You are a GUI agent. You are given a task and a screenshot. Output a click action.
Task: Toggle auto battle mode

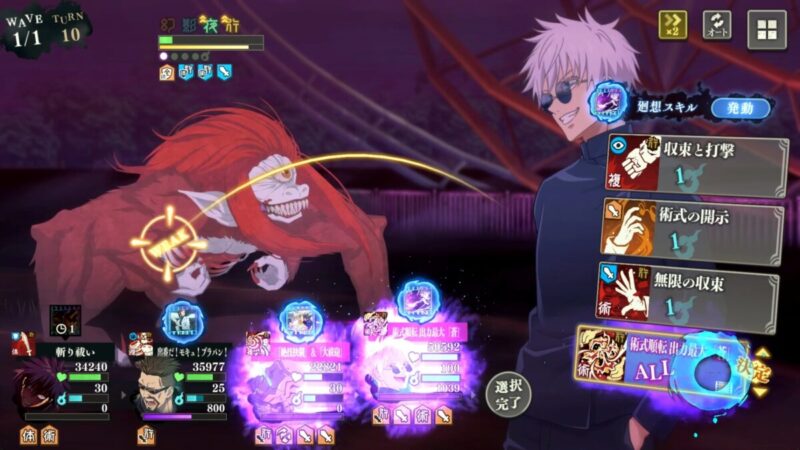point(716,26)
